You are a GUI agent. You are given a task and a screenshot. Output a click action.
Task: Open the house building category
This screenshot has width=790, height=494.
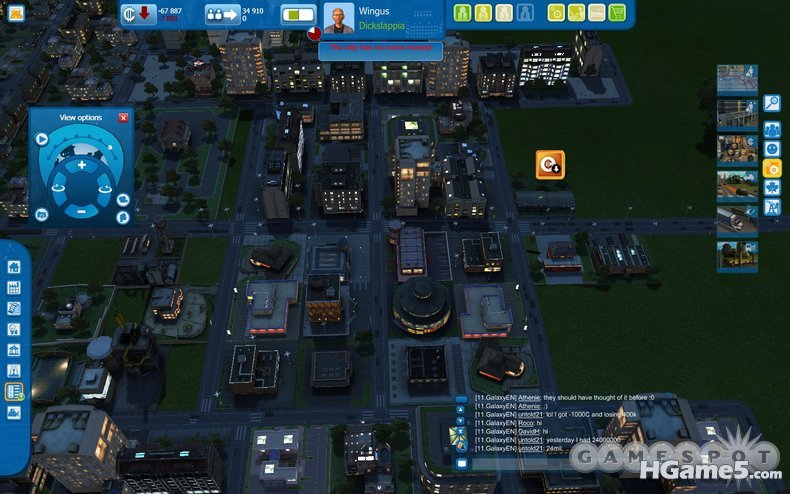click(14, 267)
